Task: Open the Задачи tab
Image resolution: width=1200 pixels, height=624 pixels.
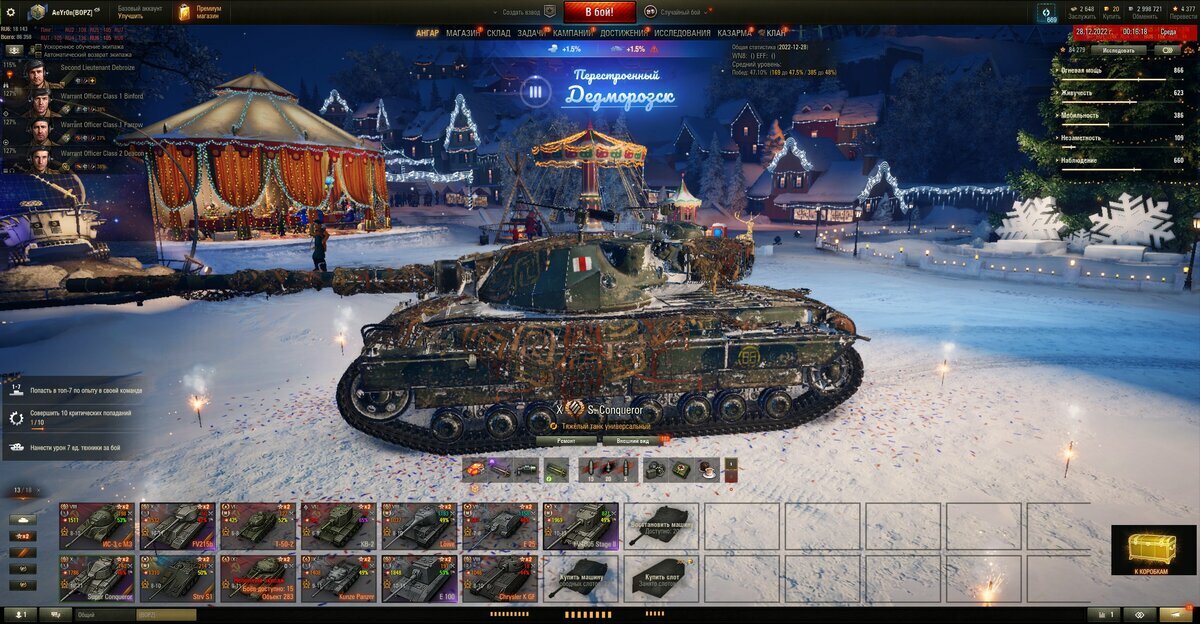Action: click(531, 33)
